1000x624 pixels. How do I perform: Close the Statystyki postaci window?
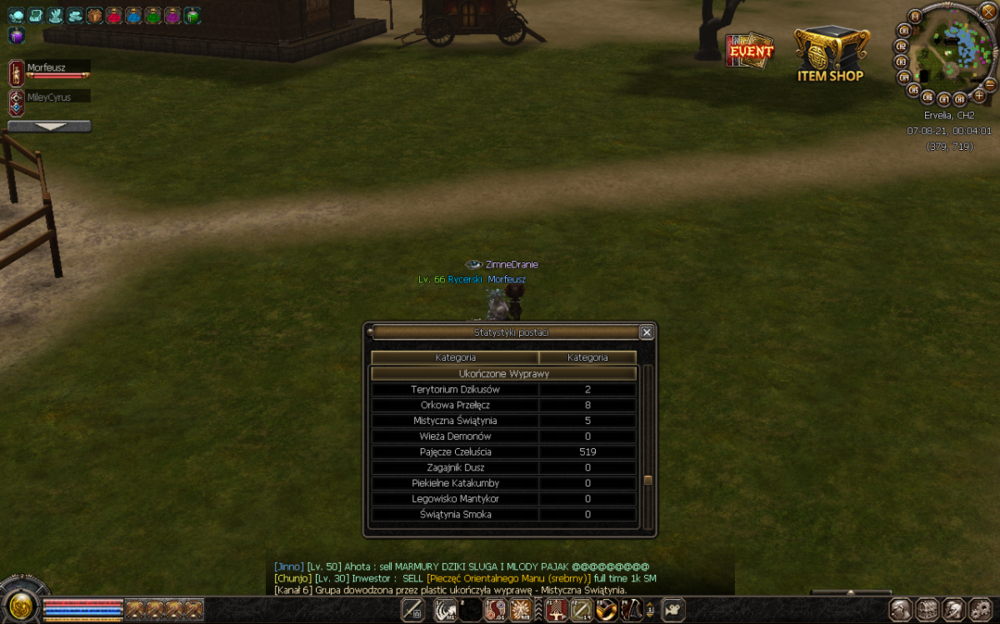646,332
